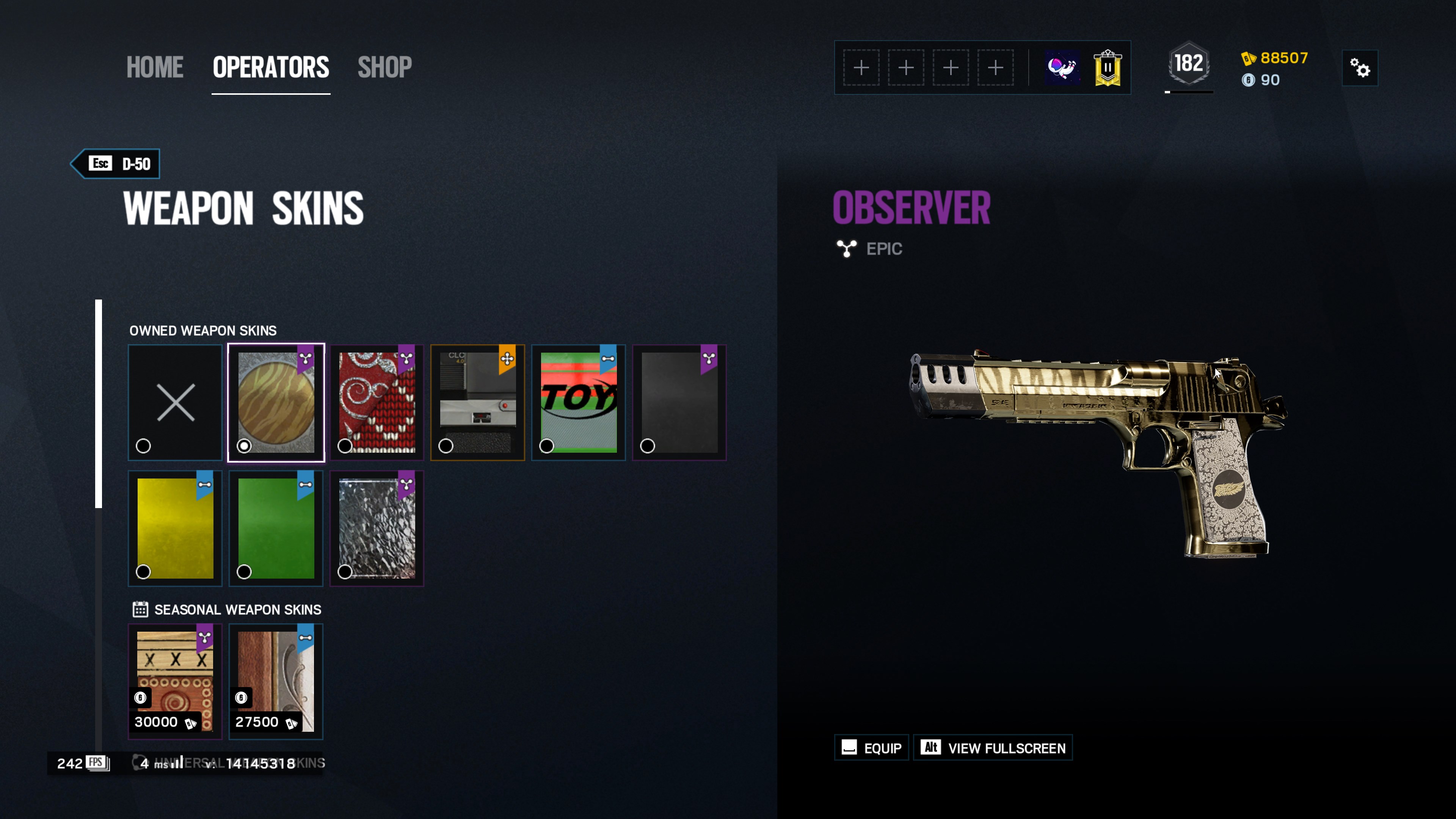1456x819 pixels.
Task: View the weapon skin fullscreen
Action: (x=993, y=748)
